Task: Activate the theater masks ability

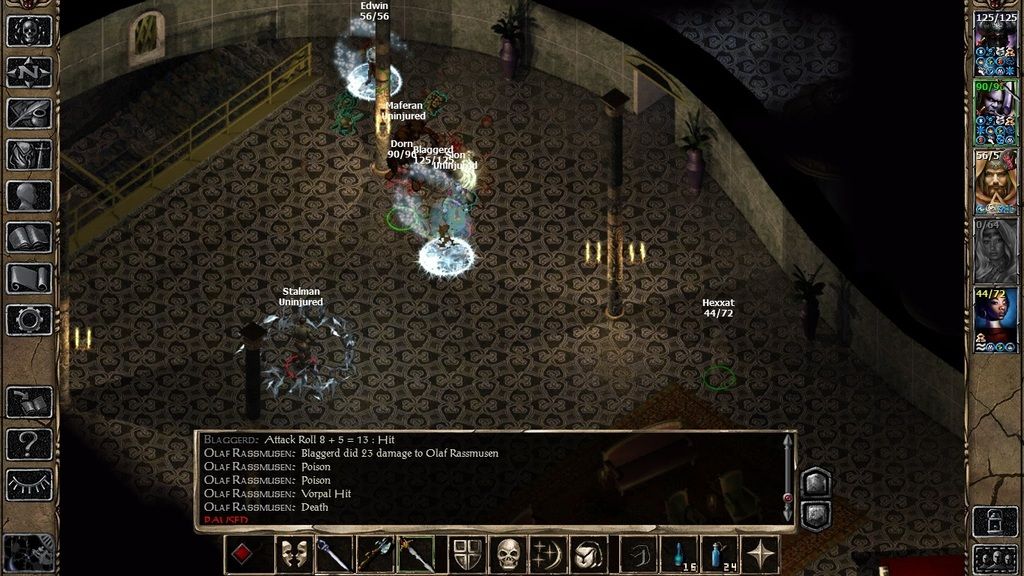Action: tap(293, 555)
